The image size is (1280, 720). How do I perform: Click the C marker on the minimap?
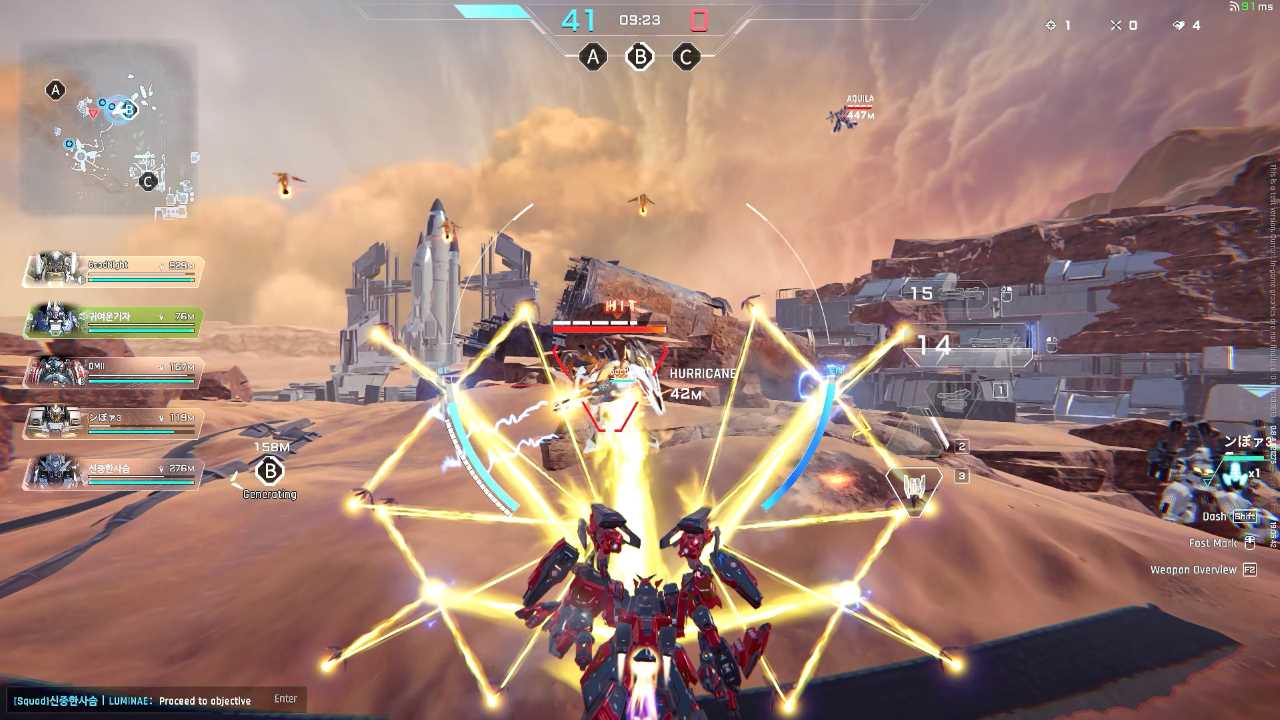[148, 181]
